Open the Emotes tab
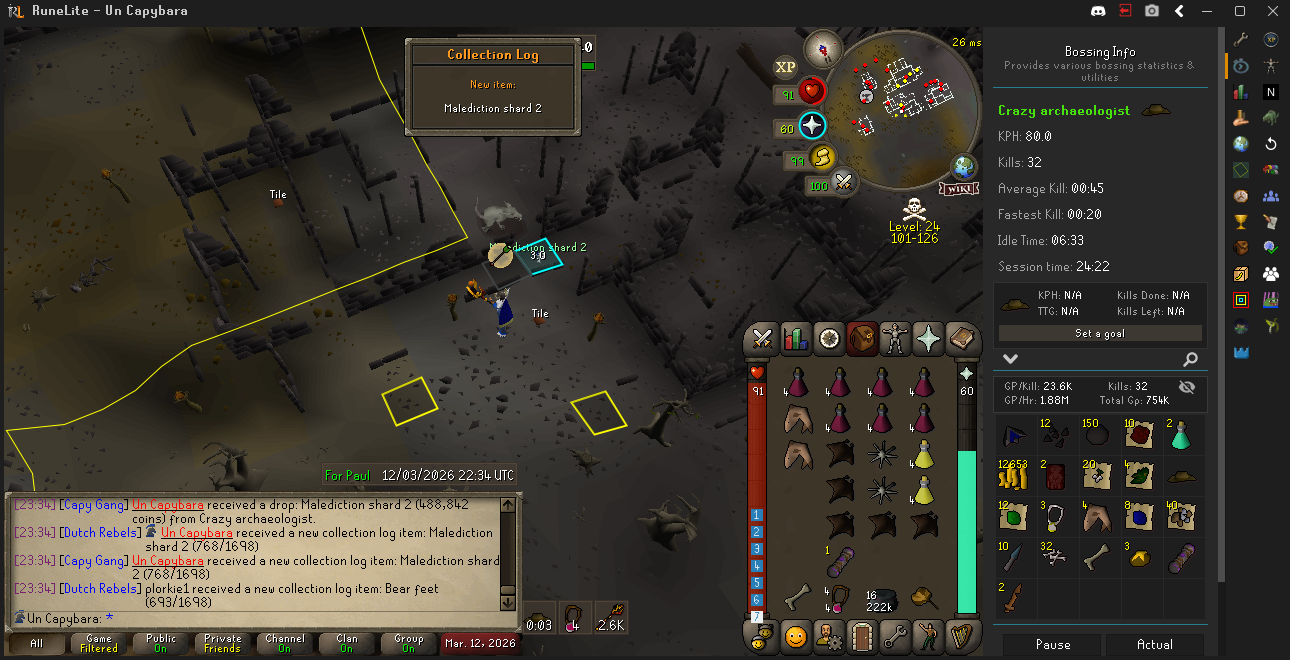This screenshot has width=1290, height=660. coord(796,635)
